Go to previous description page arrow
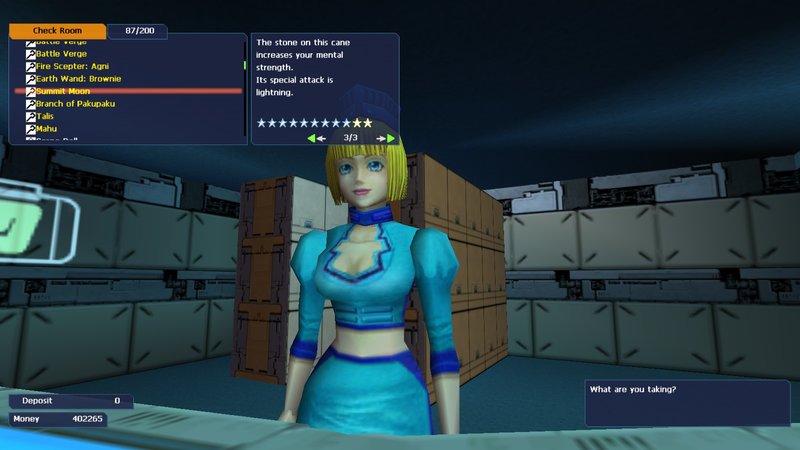Screen dimensions: 800x450 click(313, 138)
